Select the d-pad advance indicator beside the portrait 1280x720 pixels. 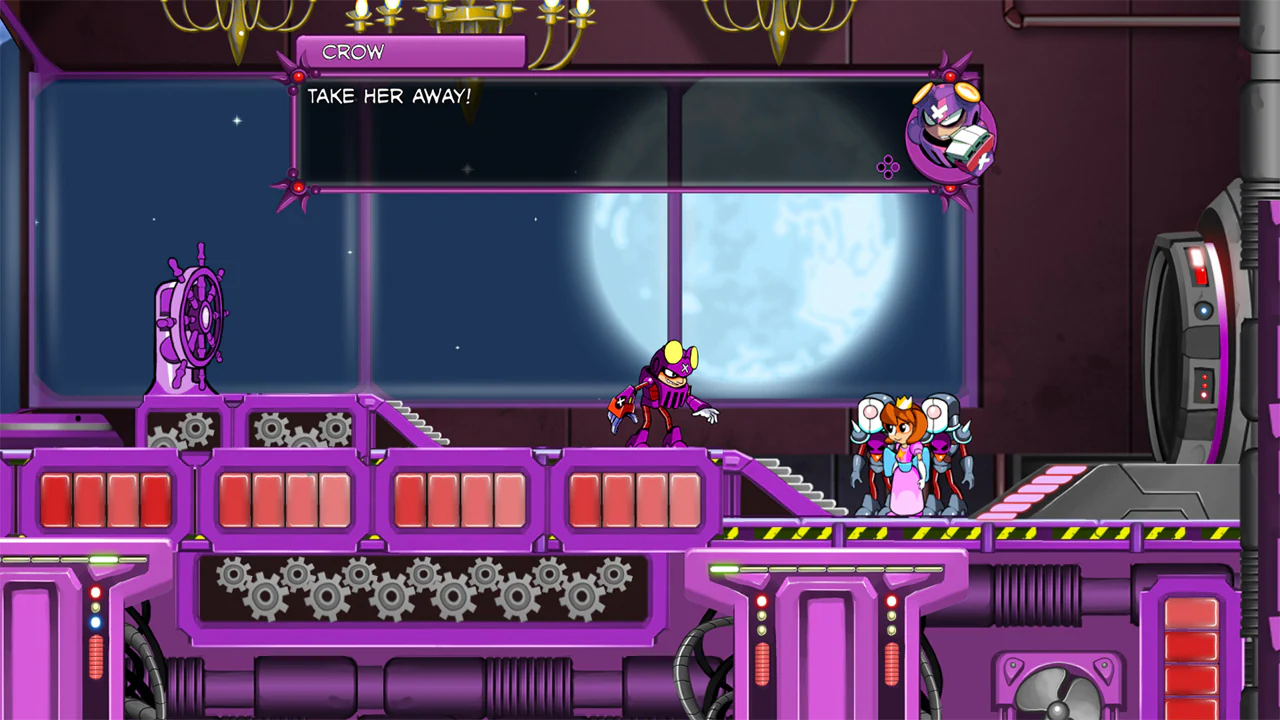[886, 166]
